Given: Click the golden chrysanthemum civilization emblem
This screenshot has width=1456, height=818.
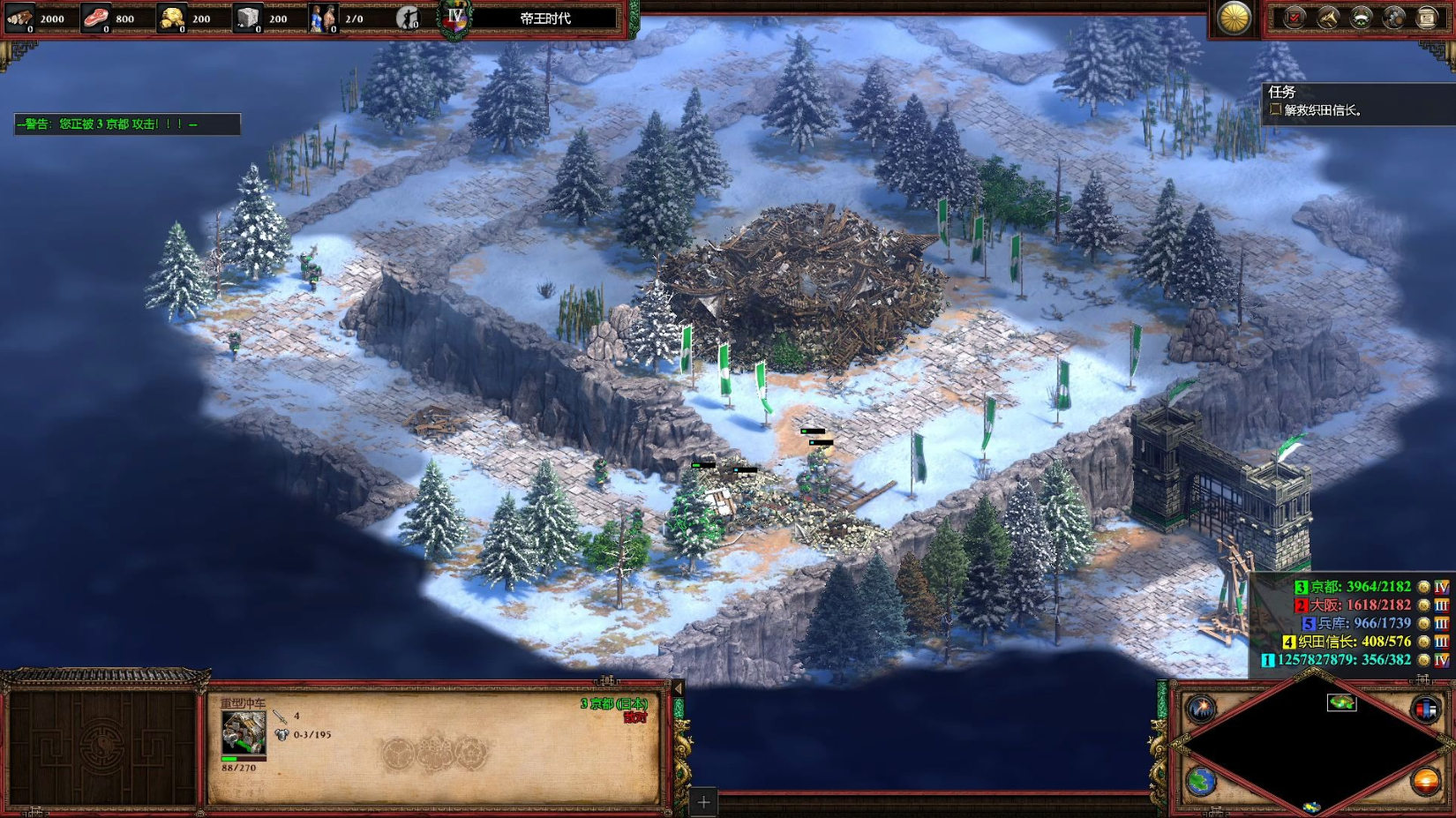Looking at the screenshot, I should click(x=1234, y=18).
